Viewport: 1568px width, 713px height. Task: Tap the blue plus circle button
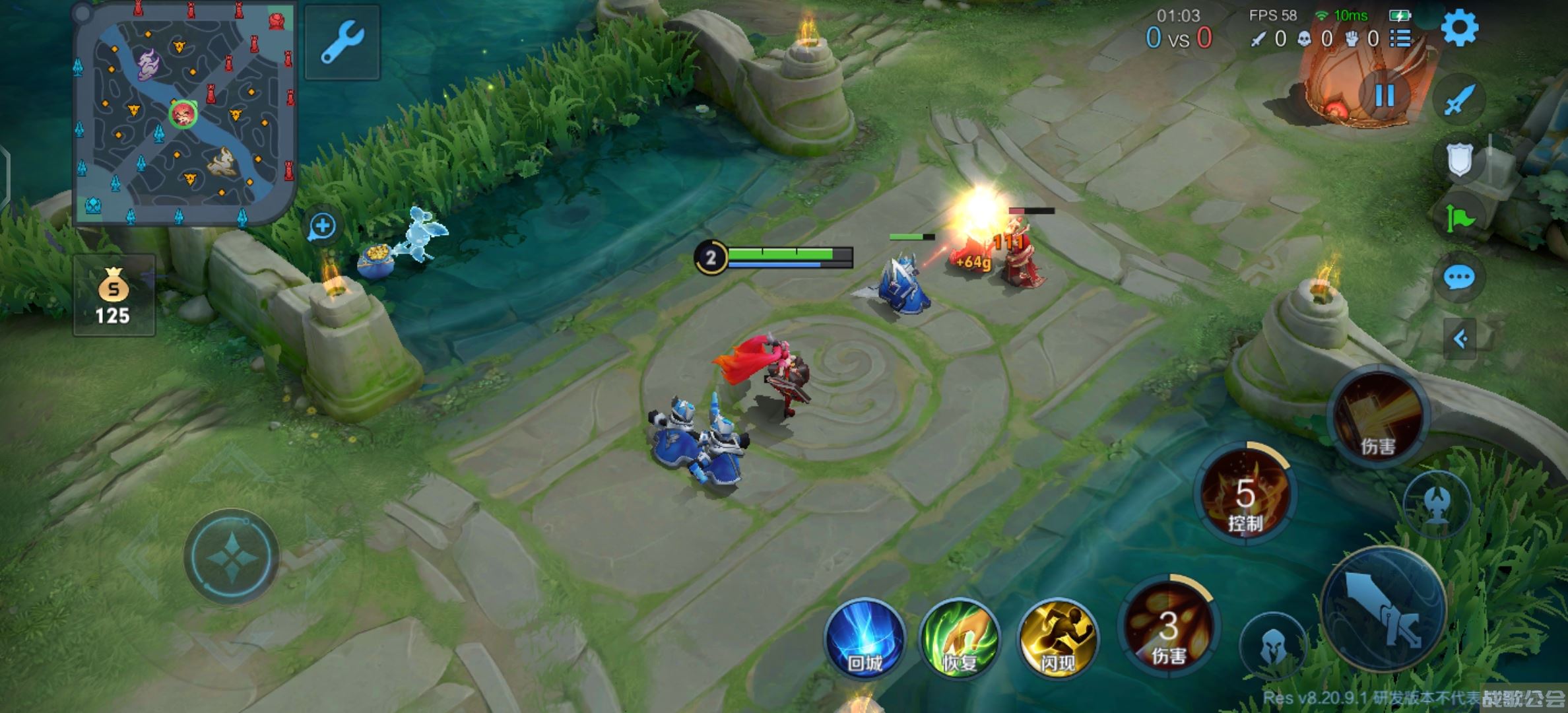click(x=323, y=226)
